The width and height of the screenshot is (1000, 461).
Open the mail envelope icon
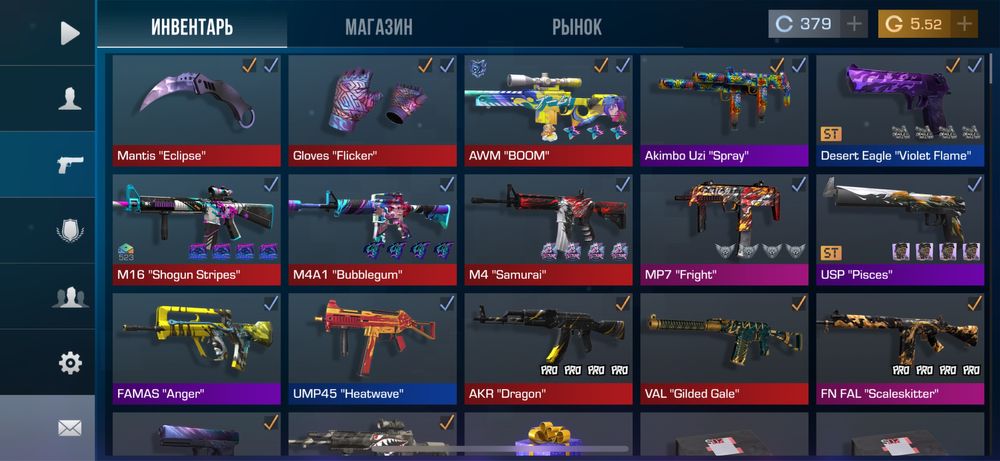tap(69, 428)
